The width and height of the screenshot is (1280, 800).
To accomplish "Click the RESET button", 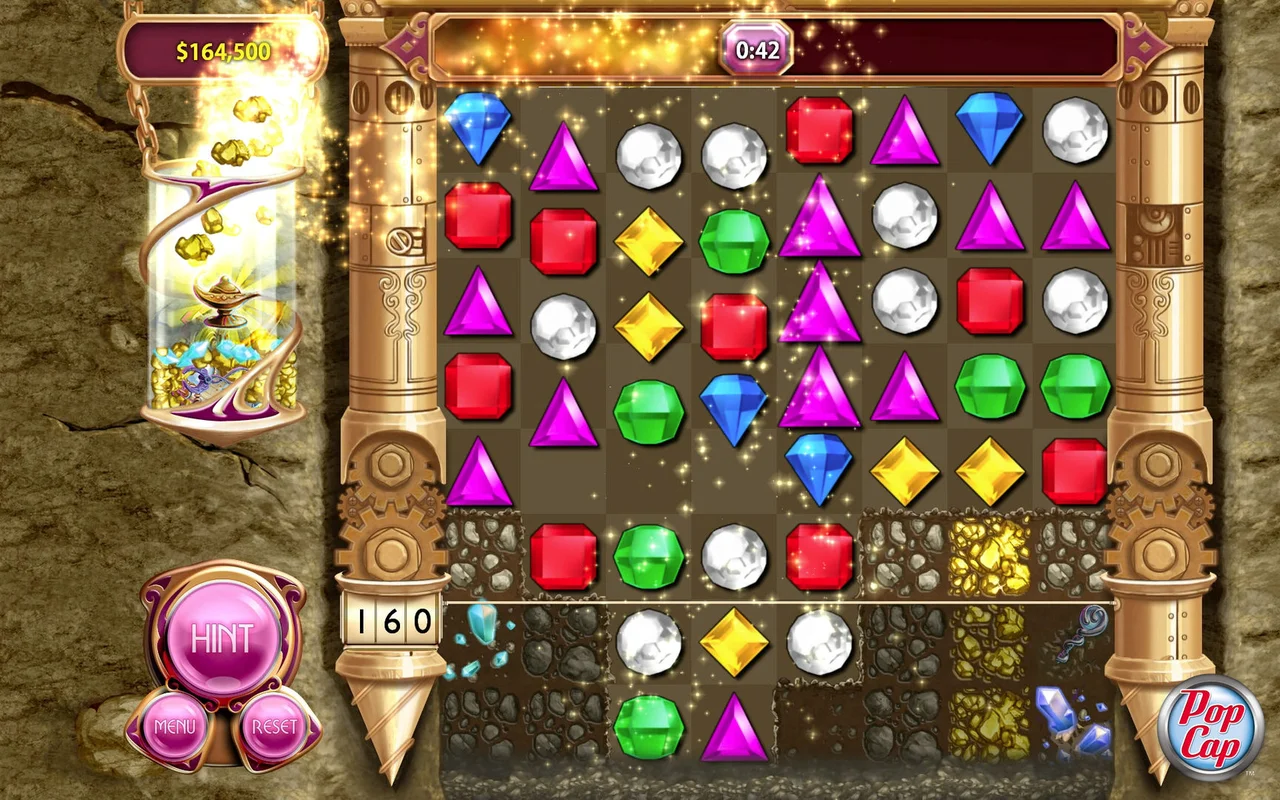I will pyautogui.click(x=277, y=727).
